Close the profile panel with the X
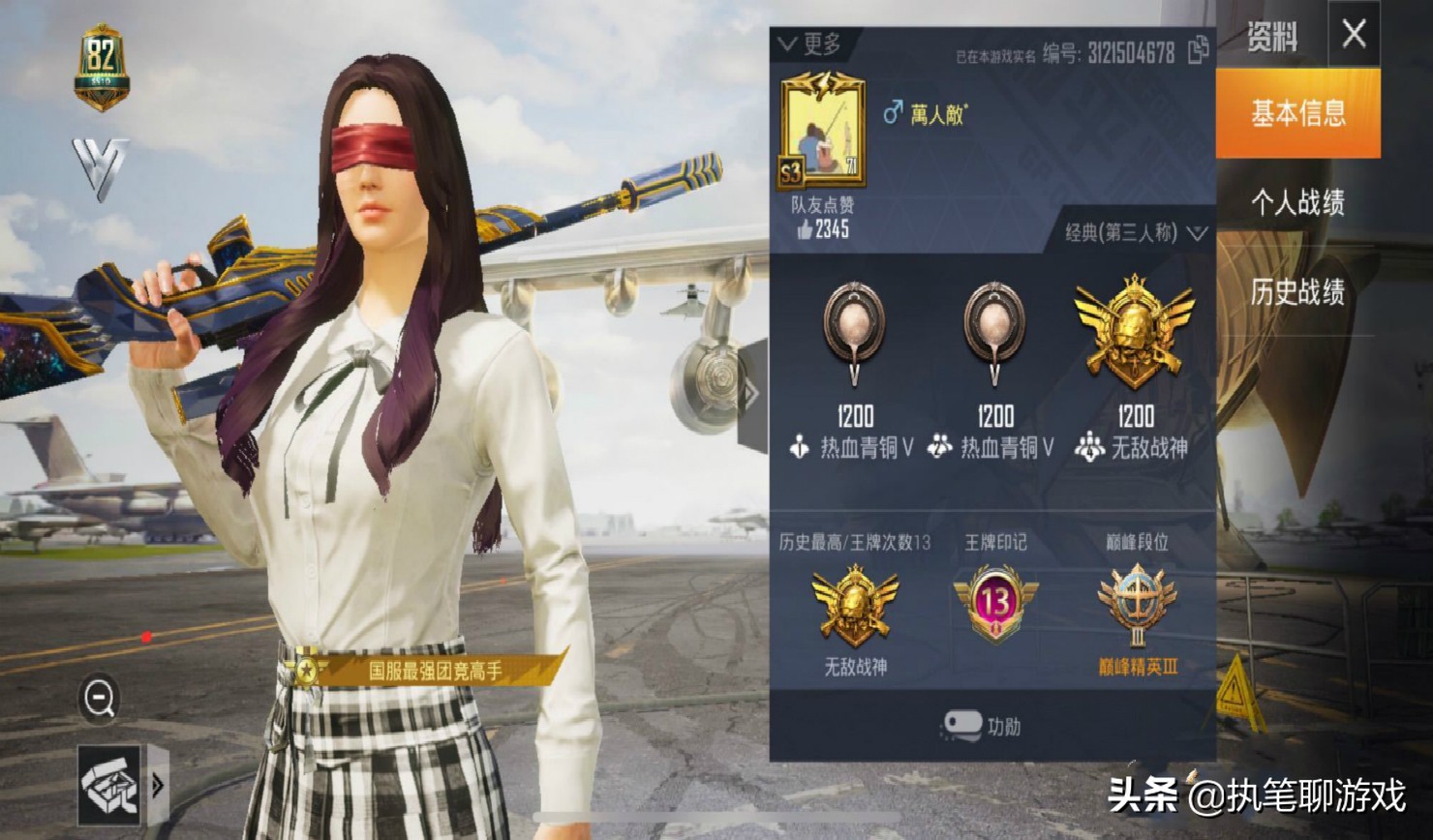The image size is (1433, 840). click(x=1354, y=35)
